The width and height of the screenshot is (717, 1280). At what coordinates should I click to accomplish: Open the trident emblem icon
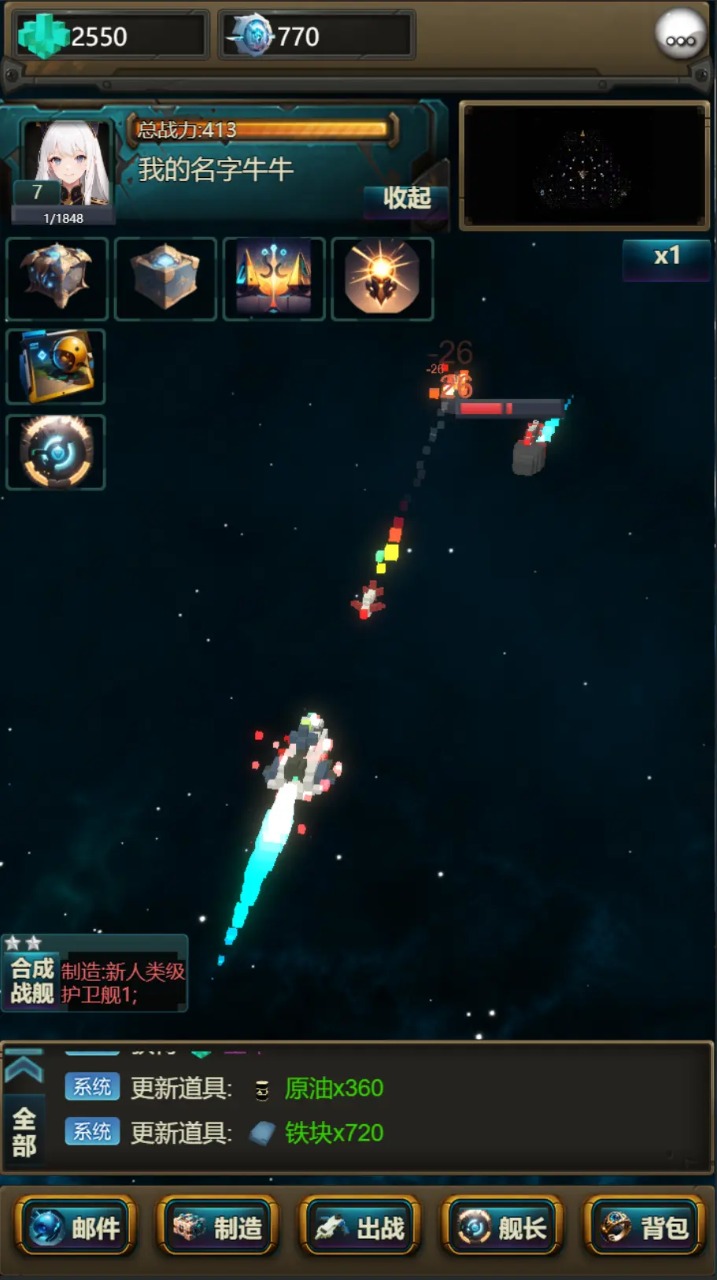pos(274,278)
